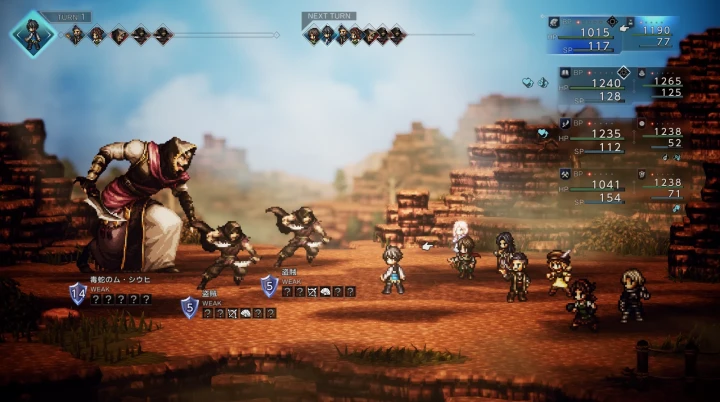Select the large active character portrait
Screen dimensions: 720x402
coord(32,33)
